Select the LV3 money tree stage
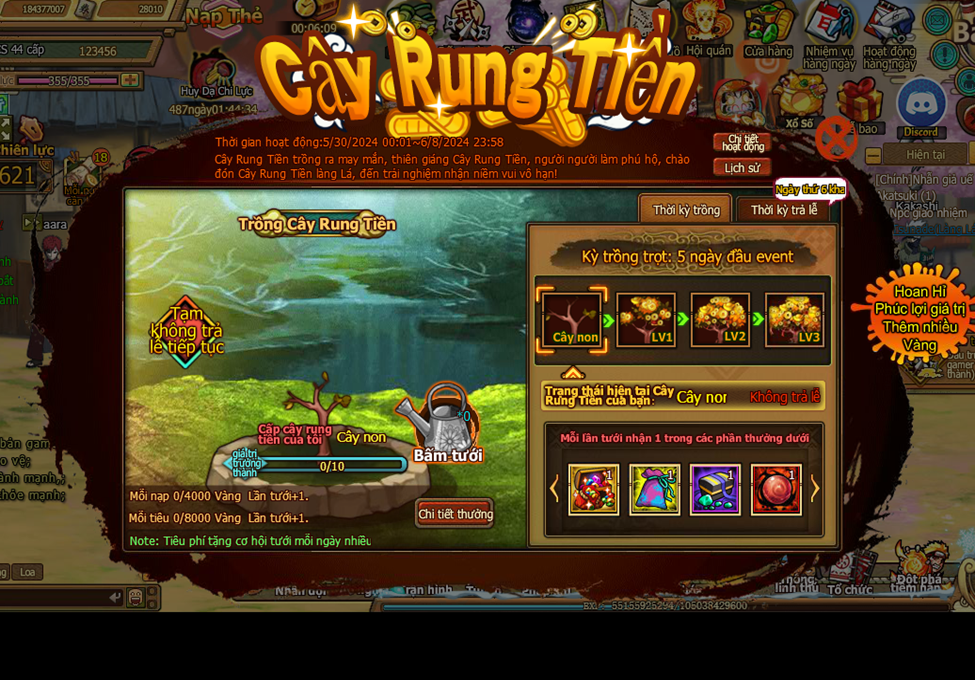 (795, 320)
